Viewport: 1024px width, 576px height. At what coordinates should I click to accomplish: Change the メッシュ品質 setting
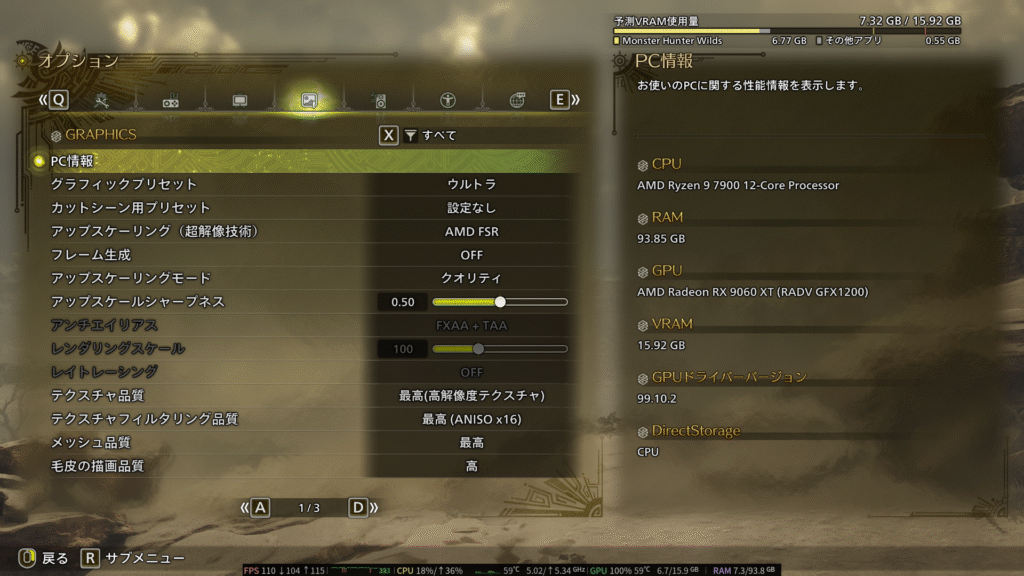[x=471, y=442]
